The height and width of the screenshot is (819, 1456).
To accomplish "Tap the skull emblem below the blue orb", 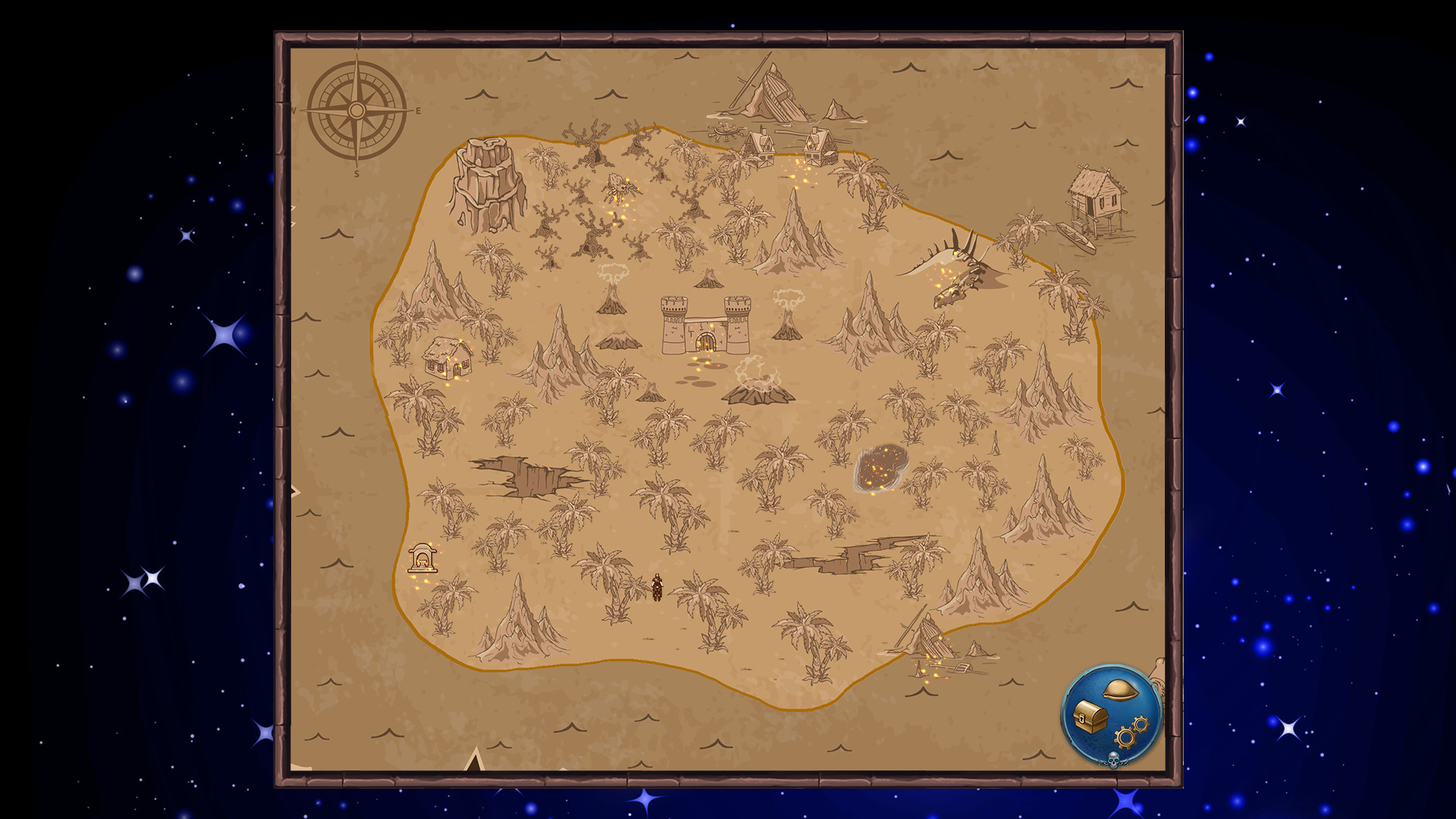I will point(1113,760).
